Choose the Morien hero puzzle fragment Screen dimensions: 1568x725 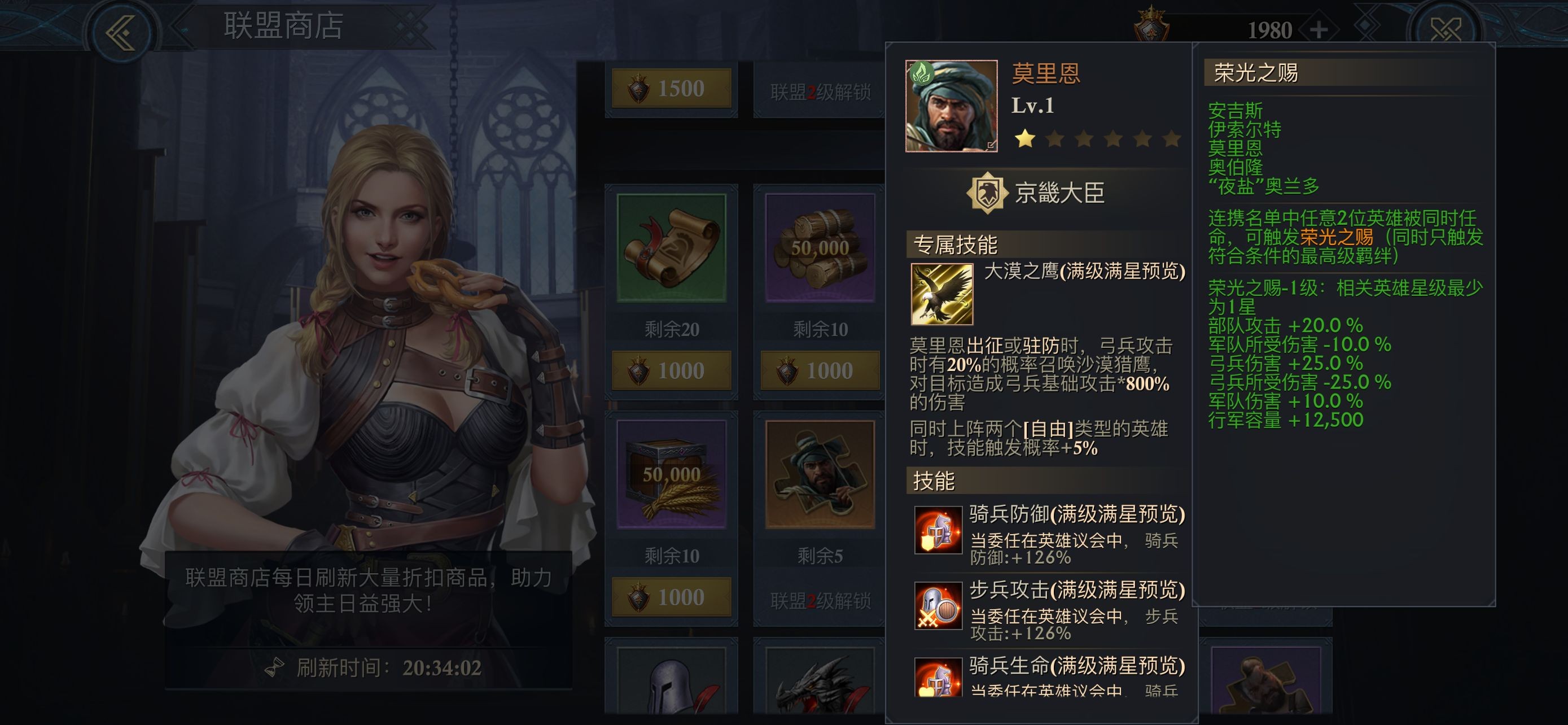(x=820, y=474)
